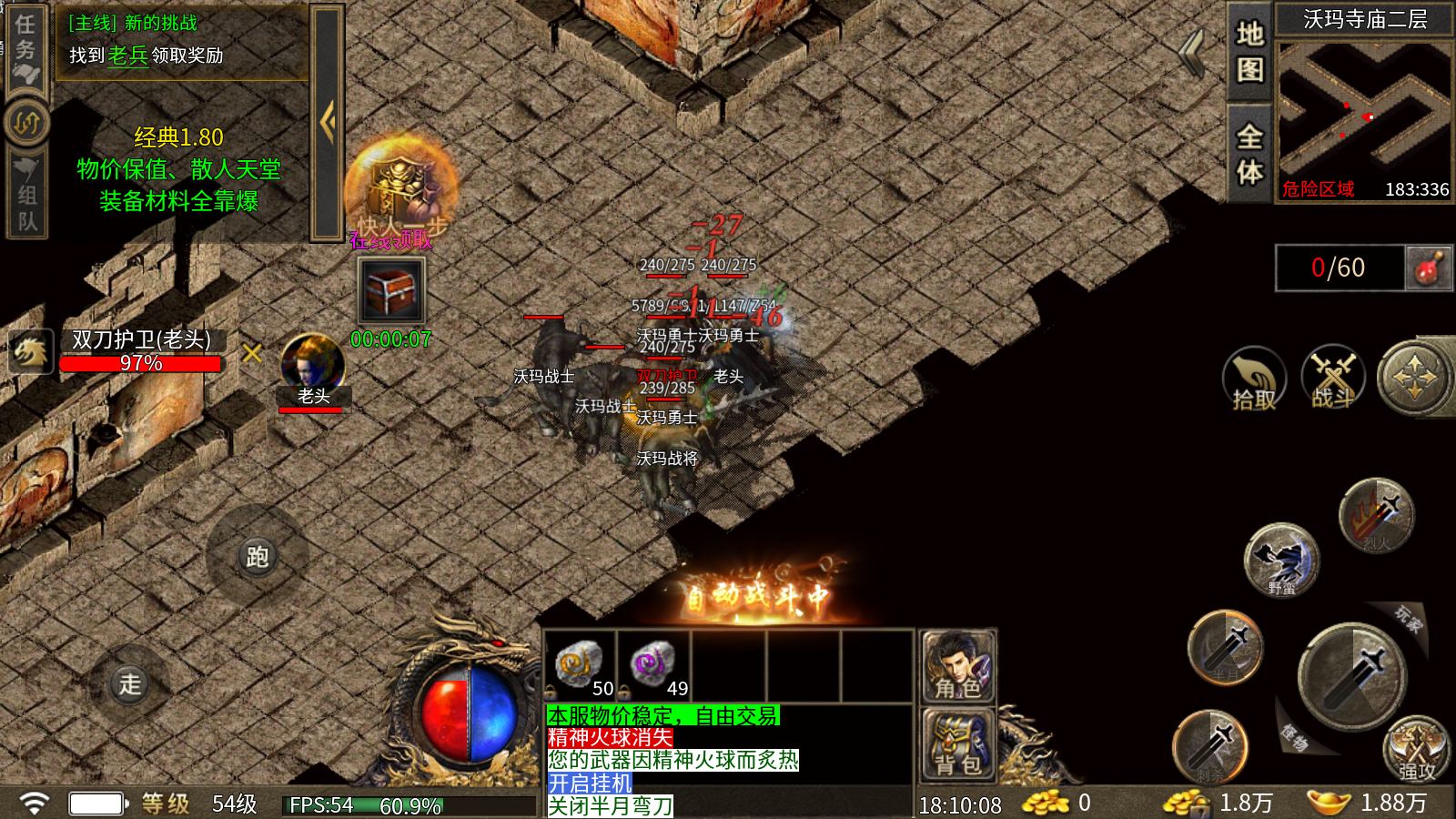Screen dimensions: 1456x819
Task: Open the 背包 backpack
Action: (x=957, y=745)
